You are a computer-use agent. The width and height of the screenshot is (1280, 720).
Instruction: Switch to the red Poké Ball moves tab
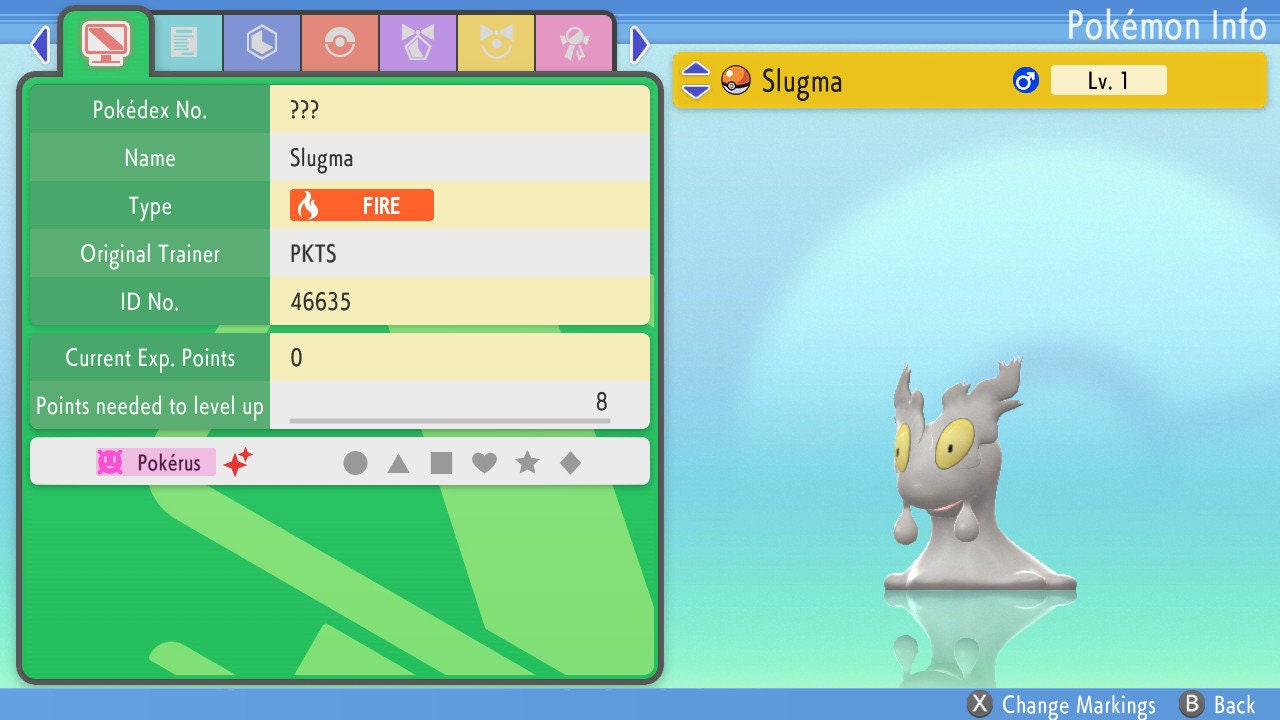340,42
